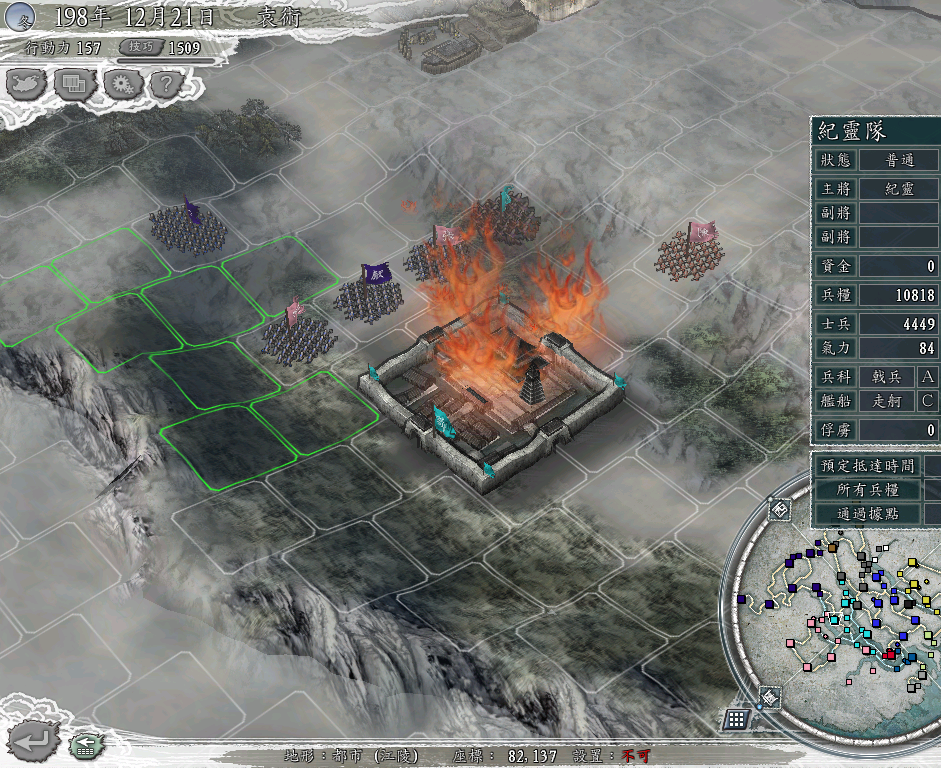The height and width of the screenshot is (768, 941).
Task: Toggle the blue grid button beside the minimap
Action: (736, 719)
